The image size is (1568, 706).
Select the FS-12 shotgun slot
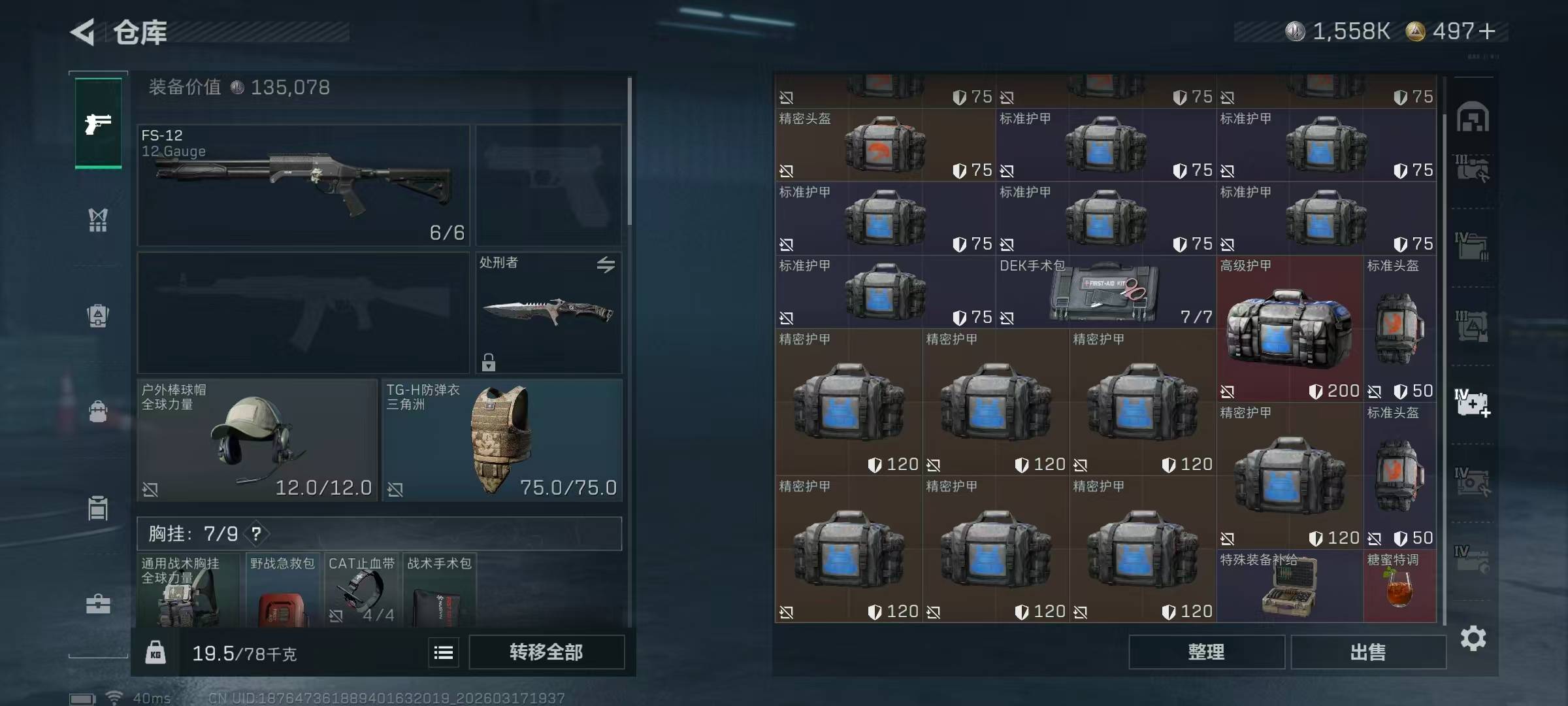click(303, 186)
